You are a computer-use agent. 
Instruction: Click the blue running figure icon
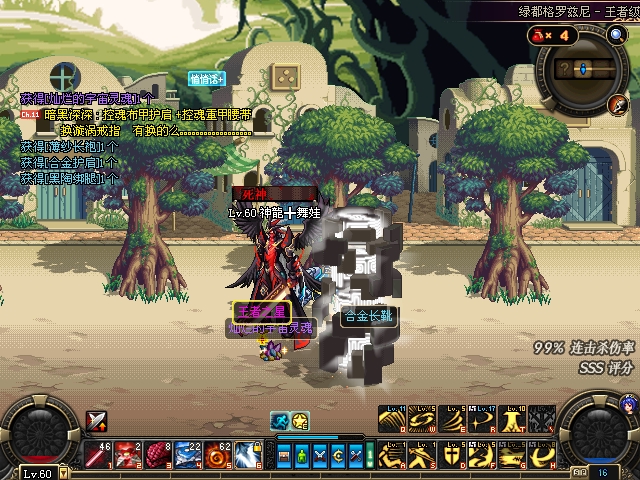click(x=281, y=421)
